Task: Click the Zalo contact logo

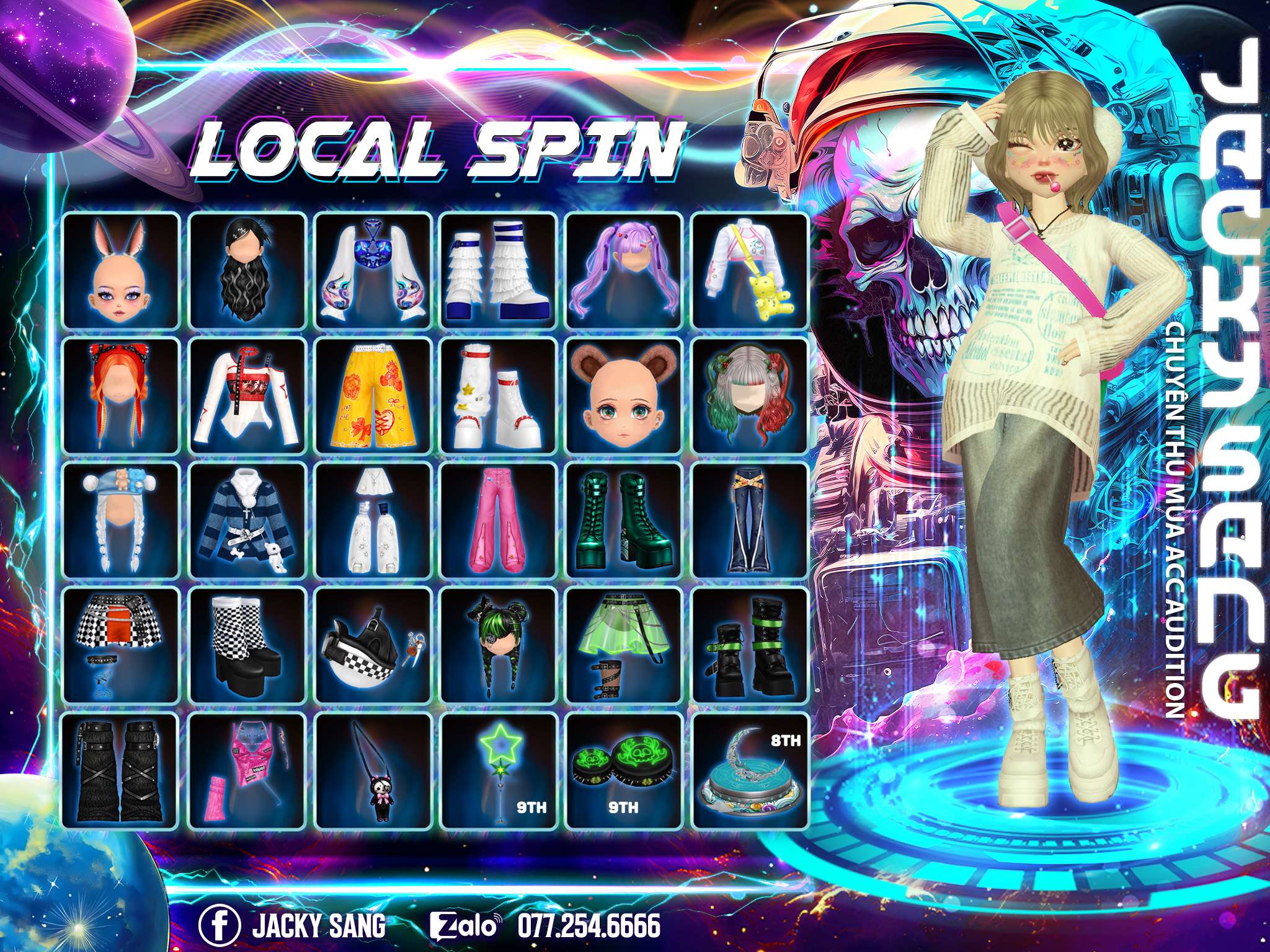Action: [x=465, y=909]
